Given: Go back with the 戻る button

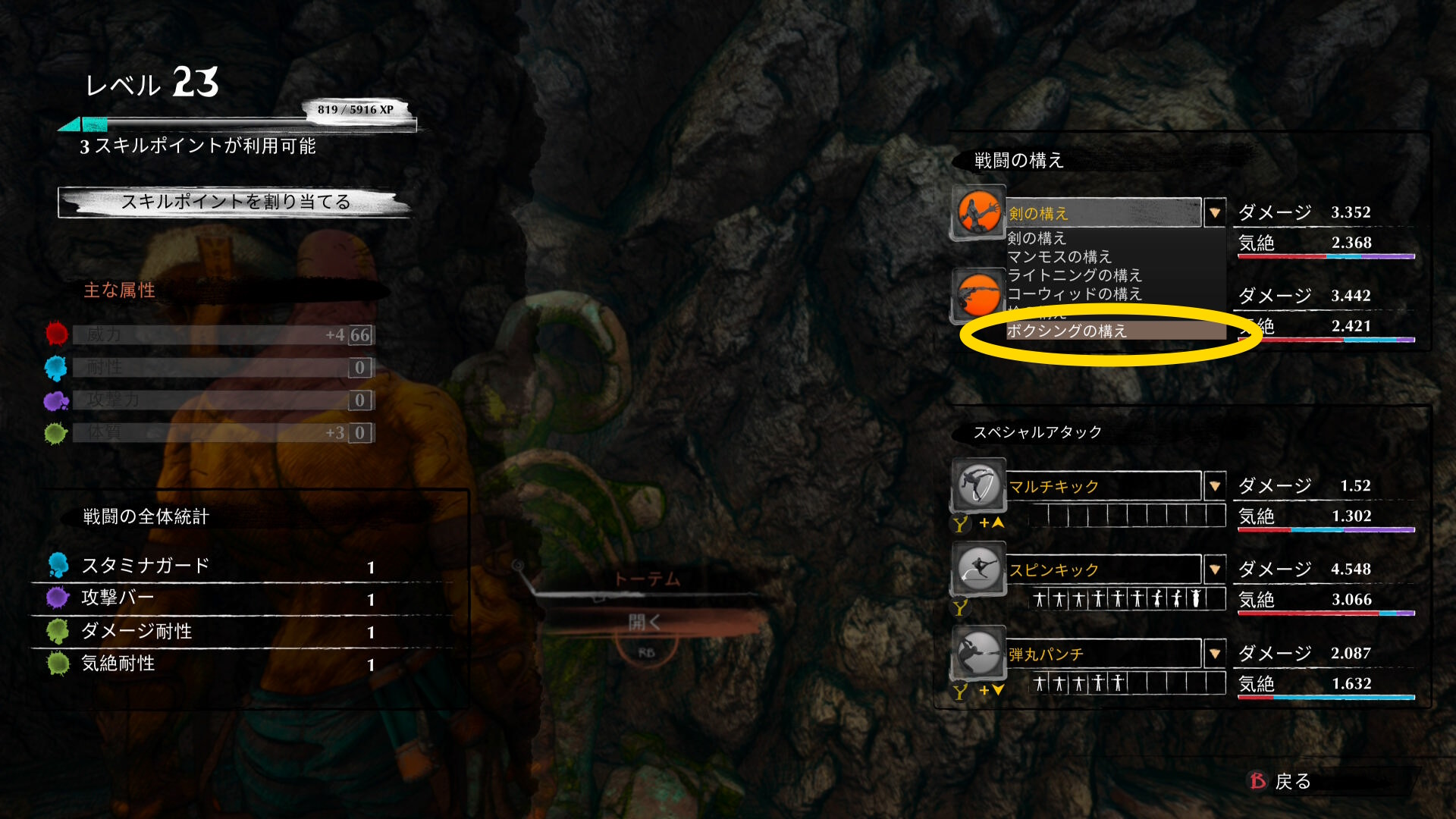Looking at the screenshot, I should click(1282, 781).
